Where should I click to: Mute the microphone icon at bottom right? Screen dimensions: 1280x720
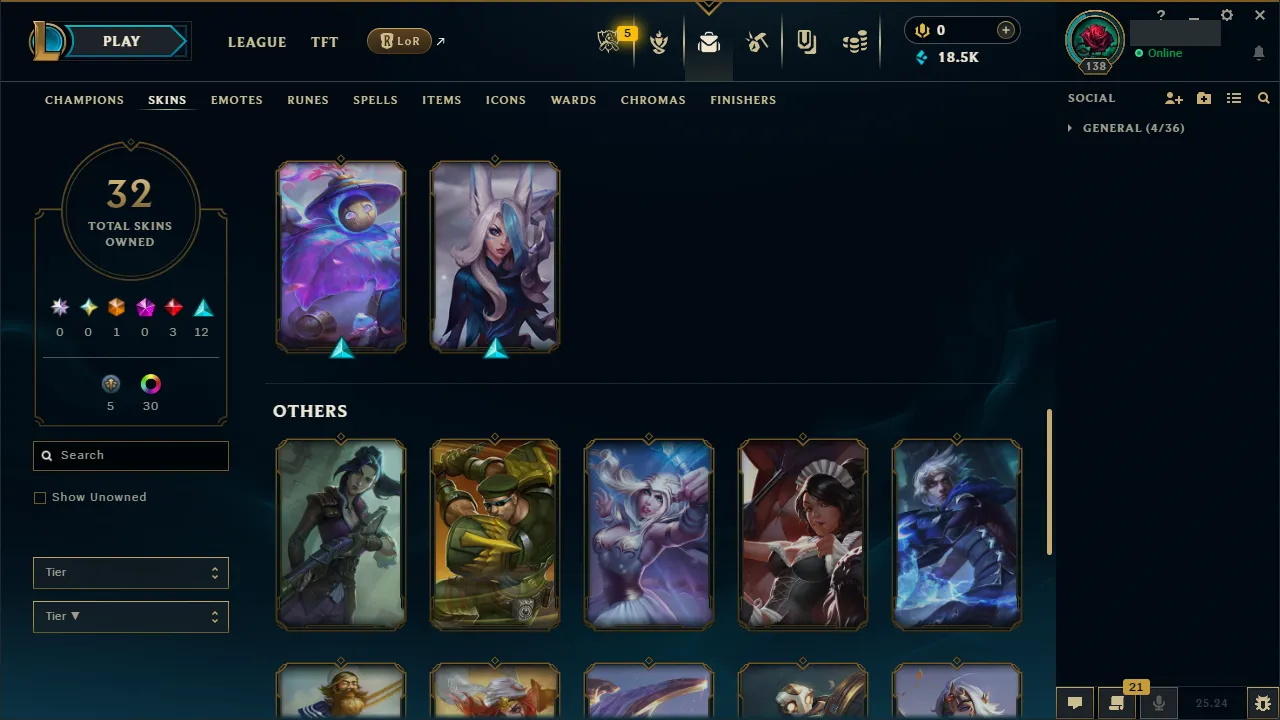click(1159, 702)
